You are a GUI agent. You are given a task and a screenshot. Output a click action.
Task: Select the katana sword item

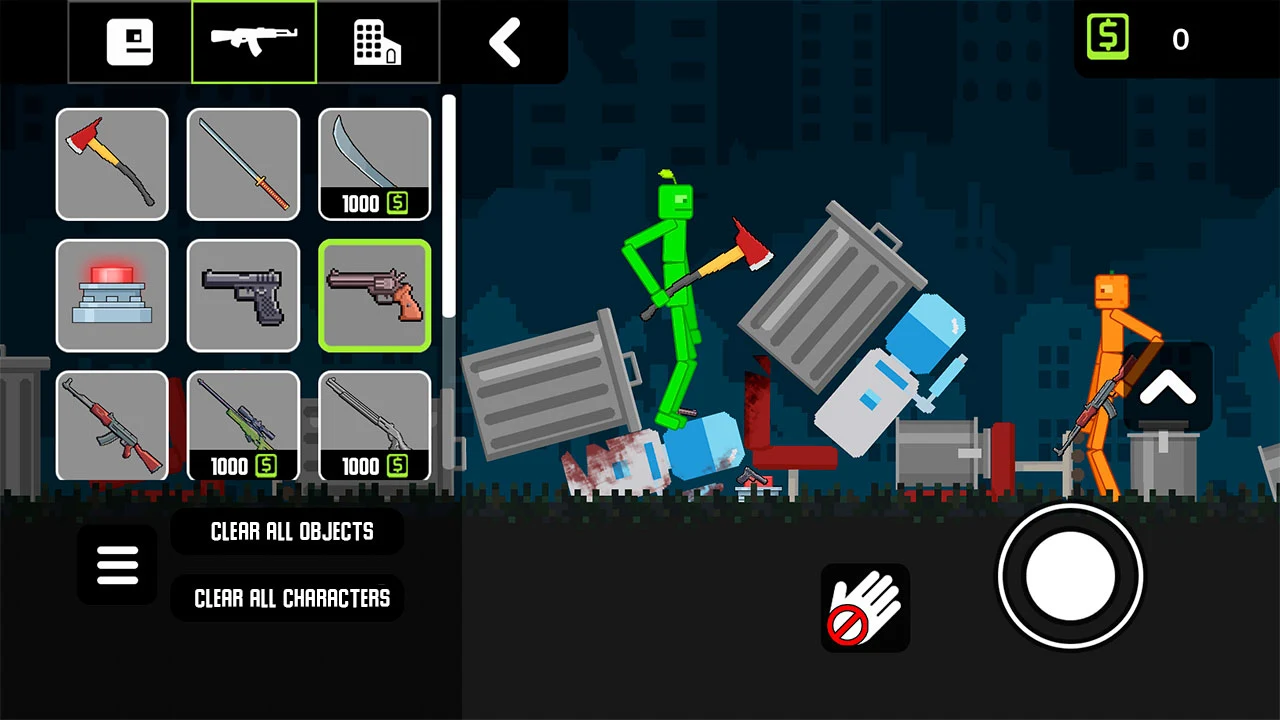tap(243, 165)
